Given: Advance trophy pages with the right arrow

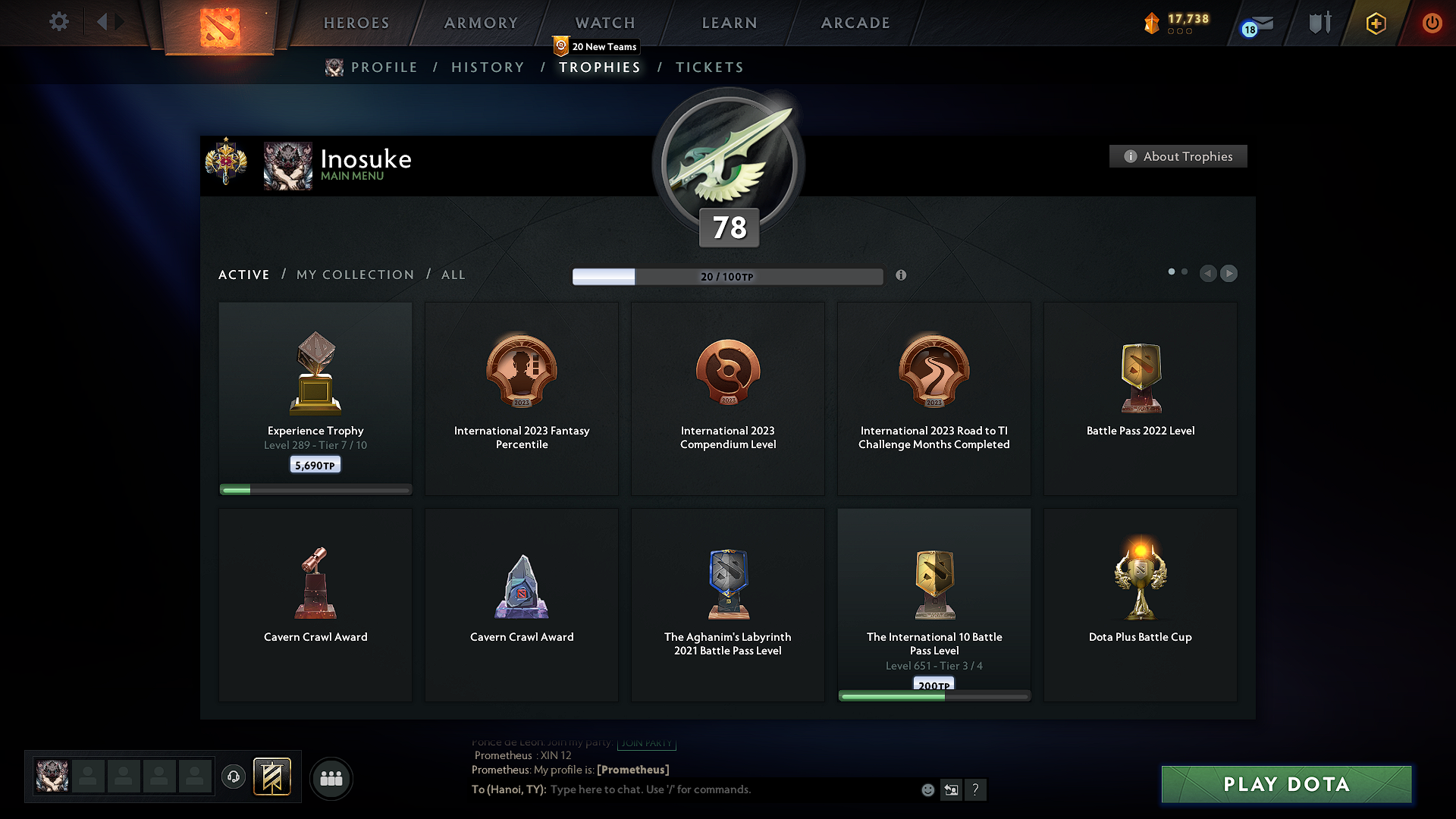Looking at the screenshot, I should [1229, 274].
